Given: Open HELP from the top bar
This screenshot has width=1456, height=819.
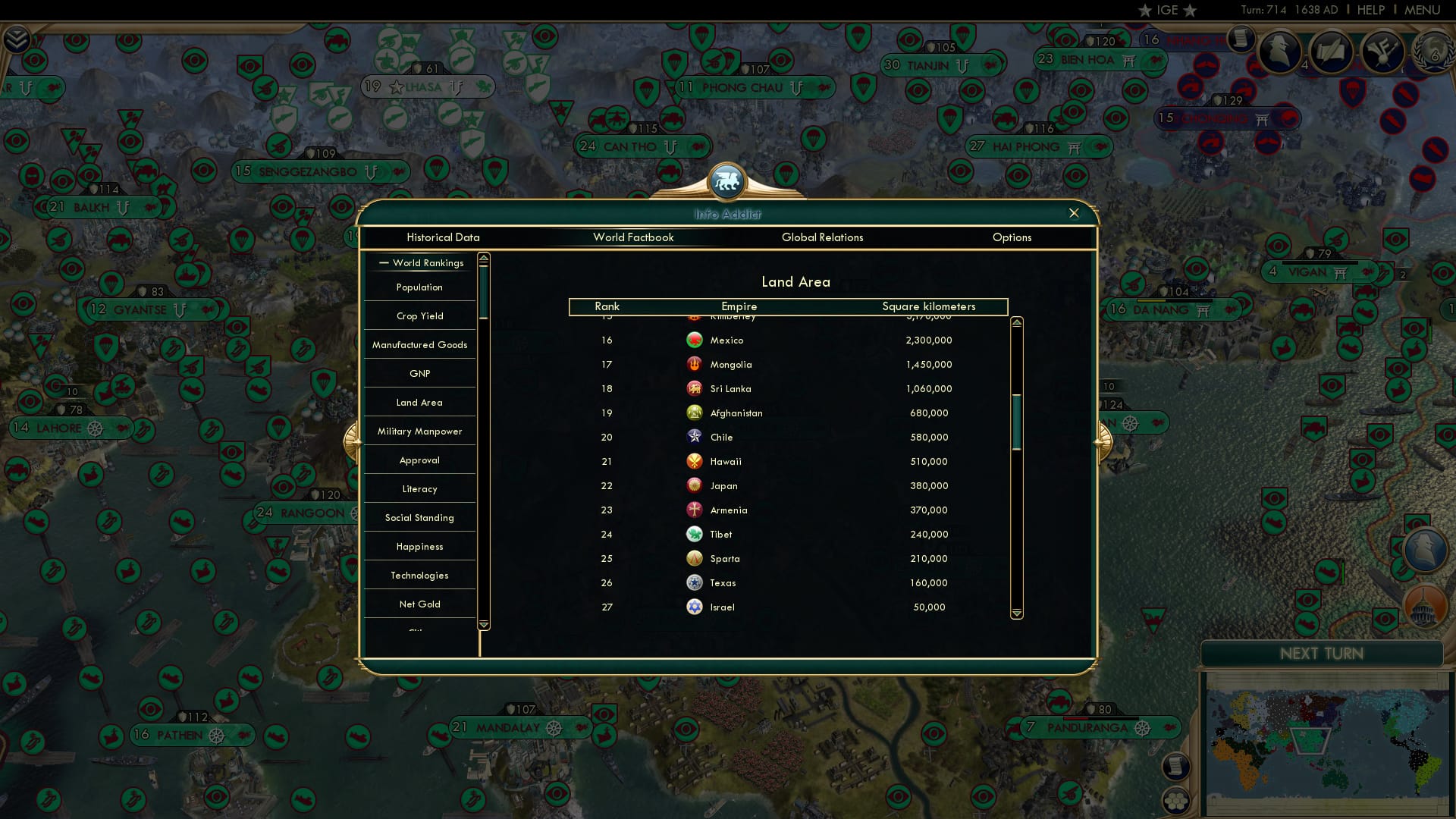Looking at the screenshot, I should click(x=1370, y=10).
